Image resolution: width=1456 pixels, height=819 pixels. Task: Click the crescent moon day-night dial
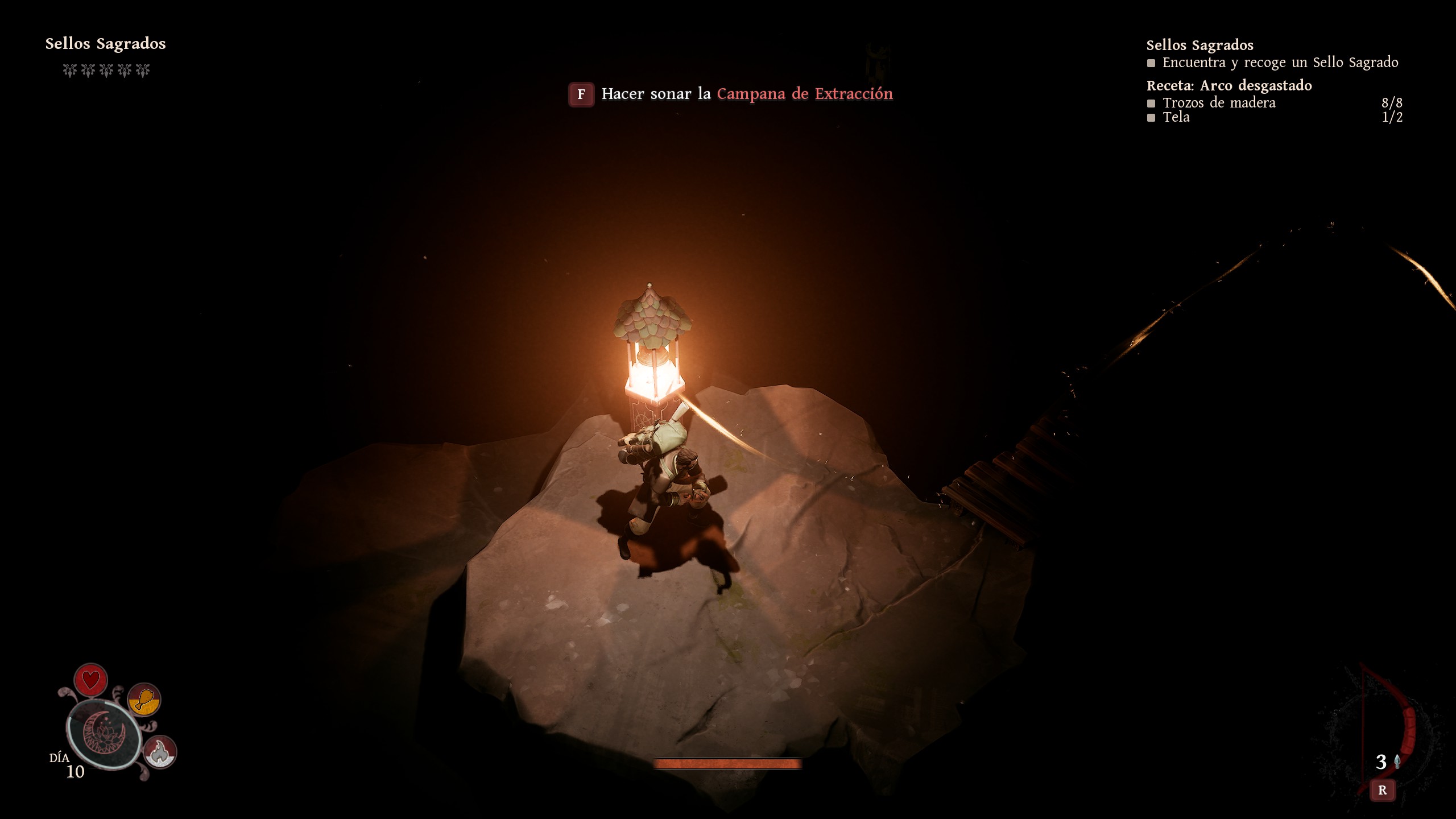click(104, 734)
